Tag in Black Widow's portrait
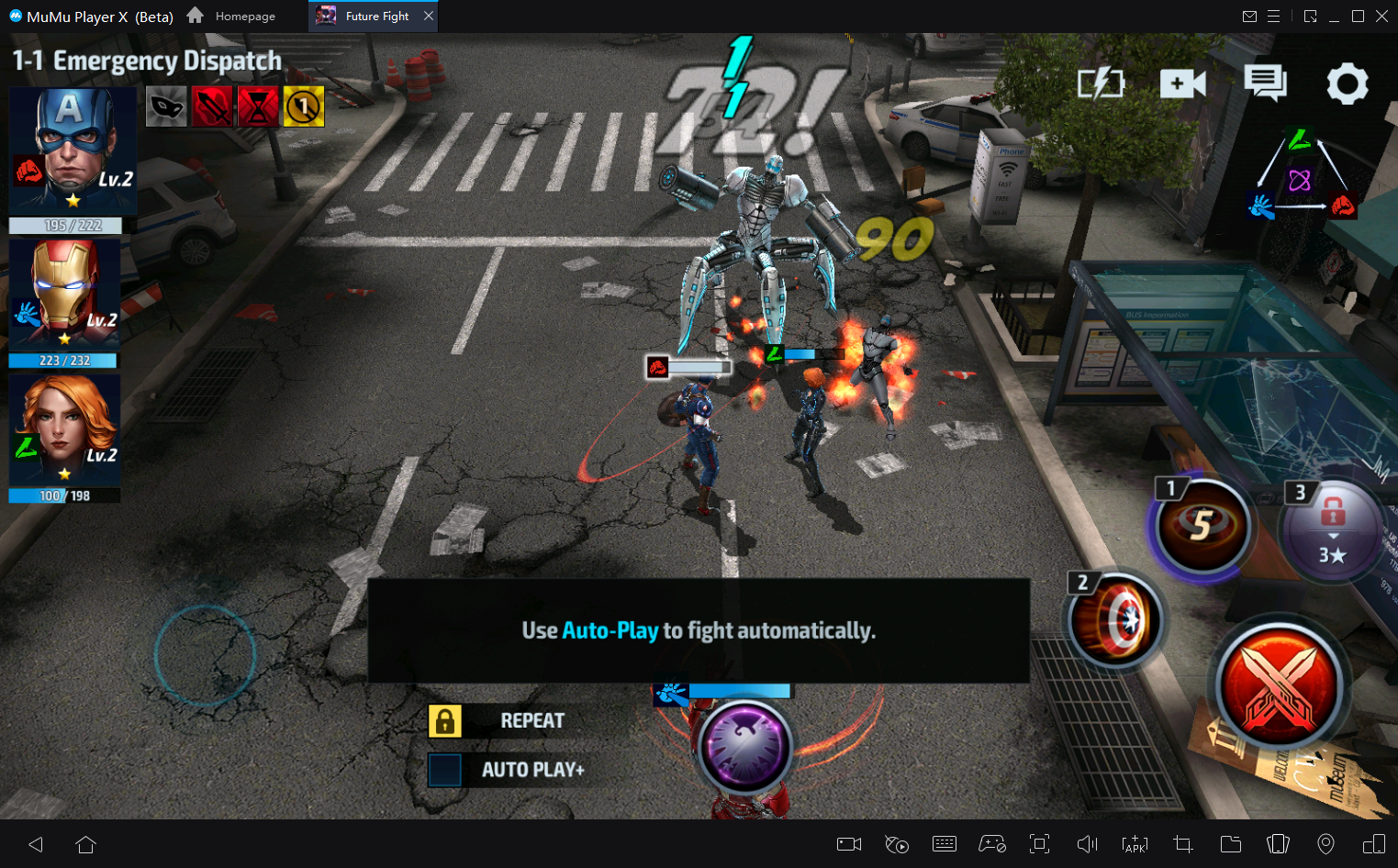 66,428
